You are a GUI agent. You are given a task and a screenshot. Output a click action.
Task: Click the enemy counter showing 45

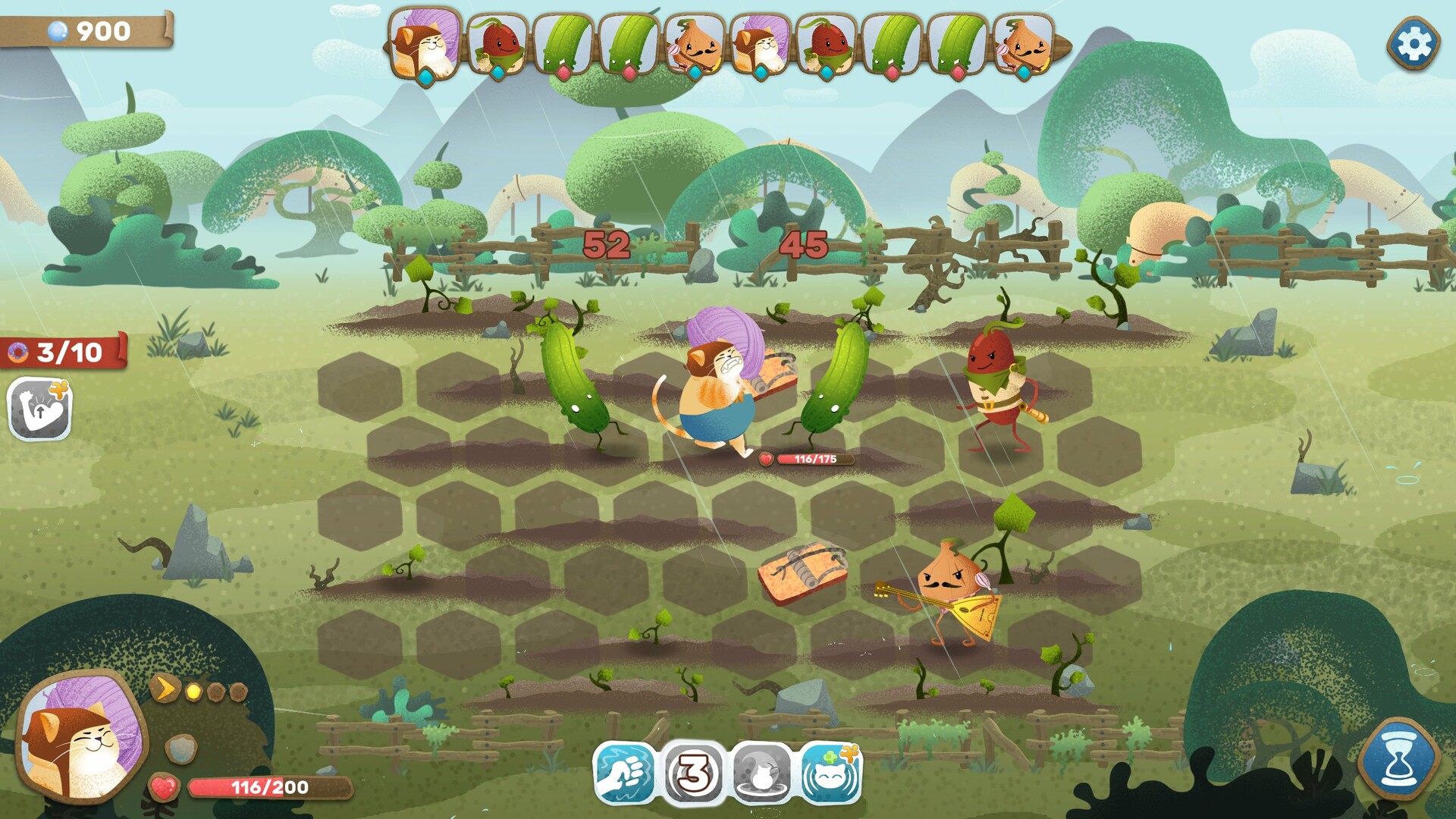806,245
